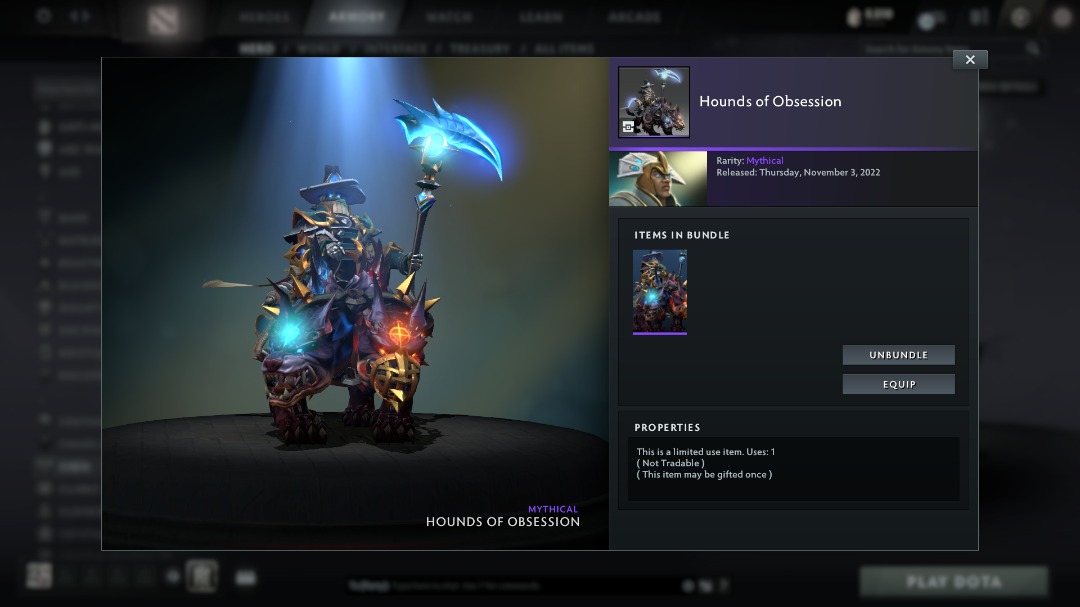
Task: Select the bundle item thumbnail
Action: pos(660,291)
